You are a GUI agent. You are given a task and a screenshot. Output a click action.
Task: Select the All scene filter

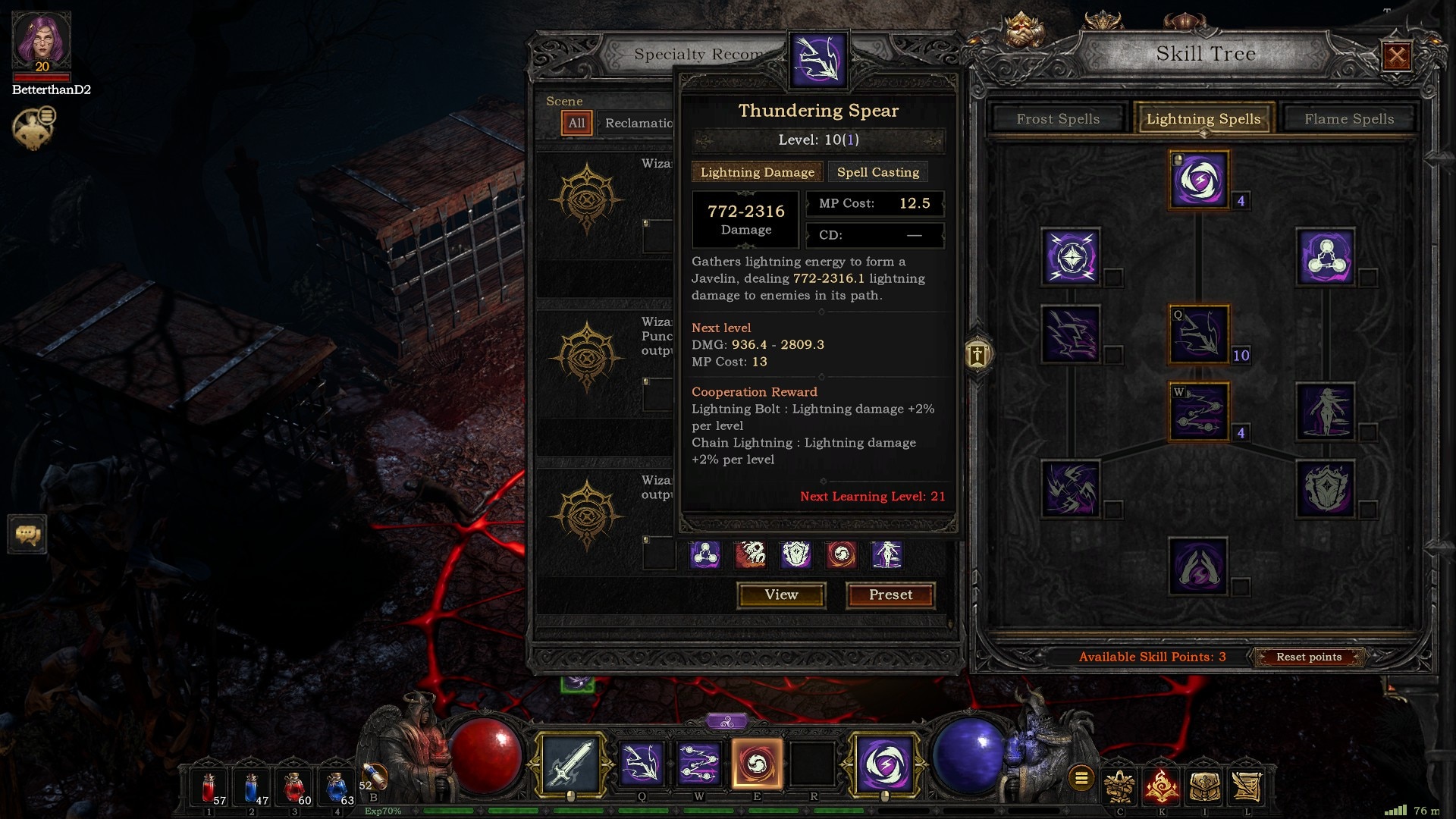[576, 123]
